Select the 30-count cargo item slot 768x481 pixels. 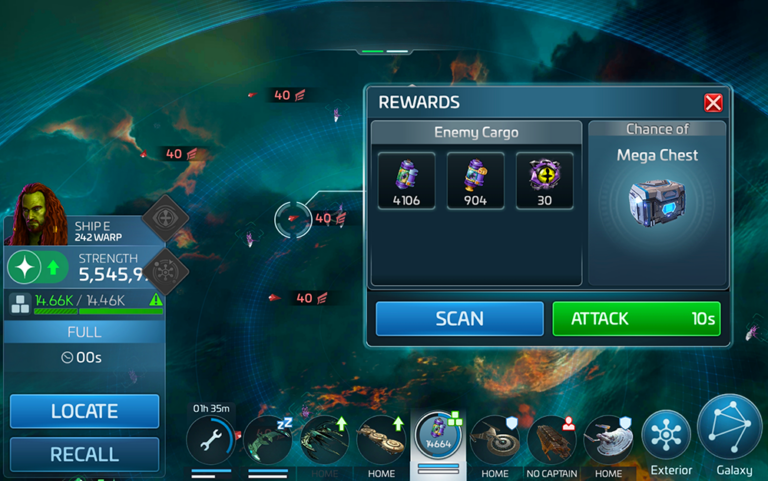point(544,180)
